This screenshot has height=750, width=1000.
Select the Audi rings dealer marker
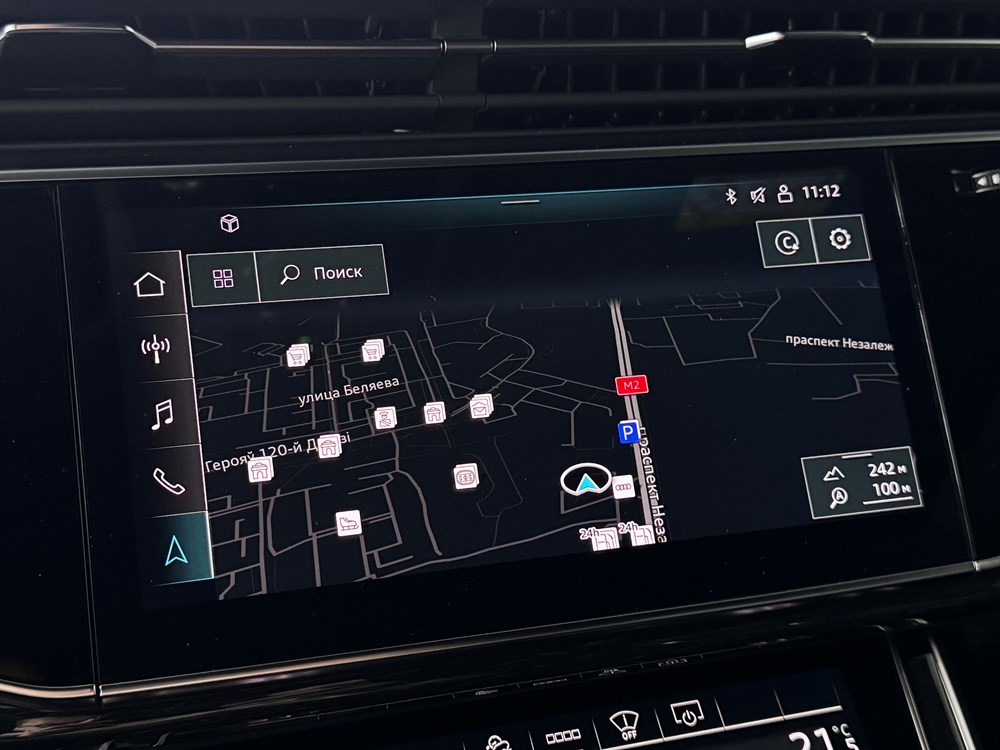pyautogui.click(x=623, y=486)
